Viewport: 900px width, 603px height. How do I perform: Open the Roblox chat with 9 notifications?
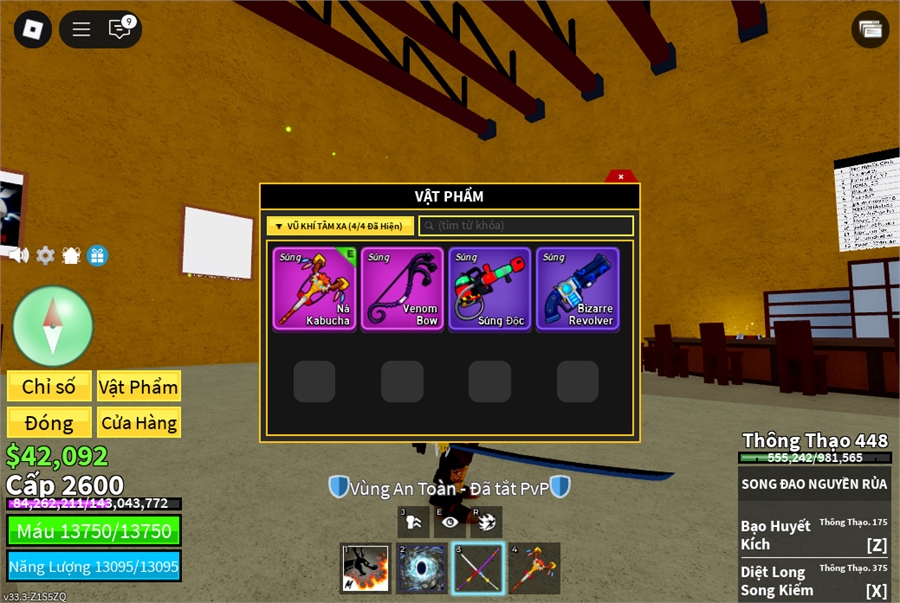pos(121,29)
